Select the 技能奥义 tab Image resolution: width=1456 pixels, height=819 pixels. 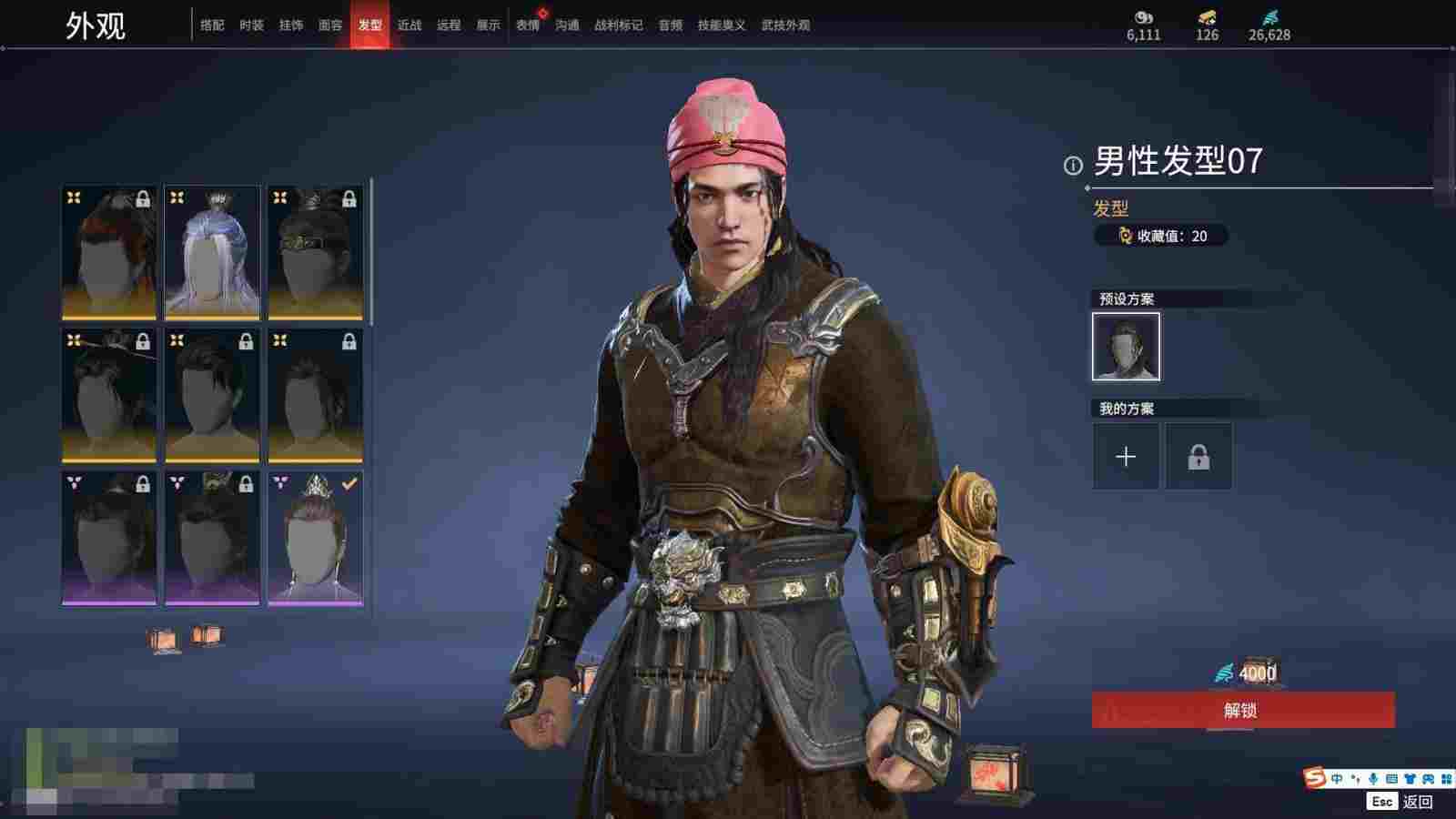[x=721, y=25]
